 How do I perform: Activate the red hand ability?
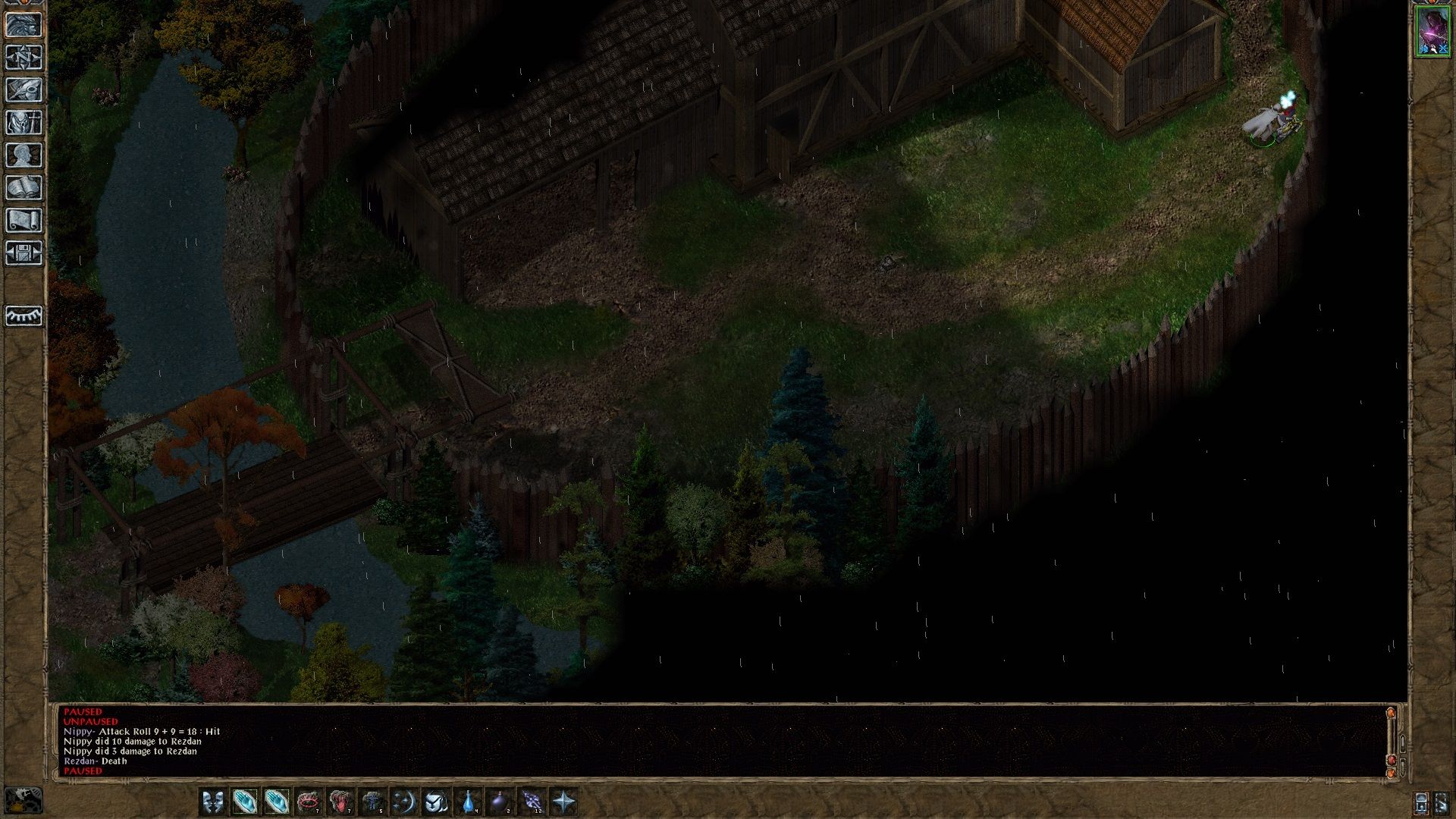tap(340, 802)
